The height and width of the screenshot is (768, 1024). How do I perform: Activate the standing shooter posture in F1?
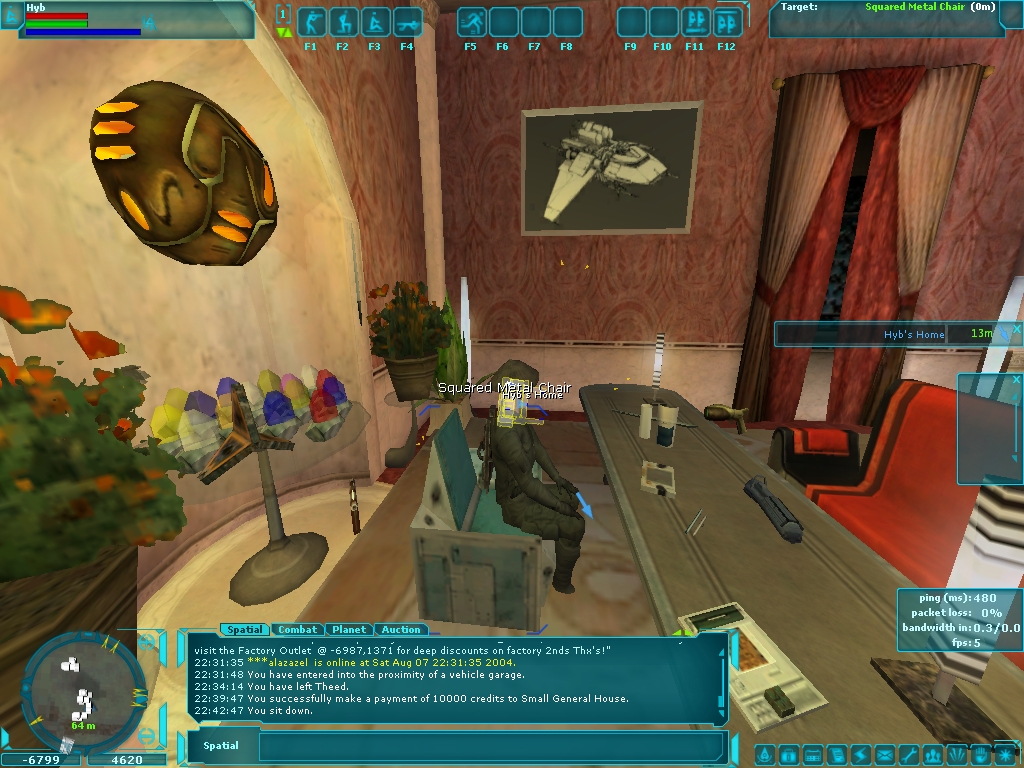310,22
